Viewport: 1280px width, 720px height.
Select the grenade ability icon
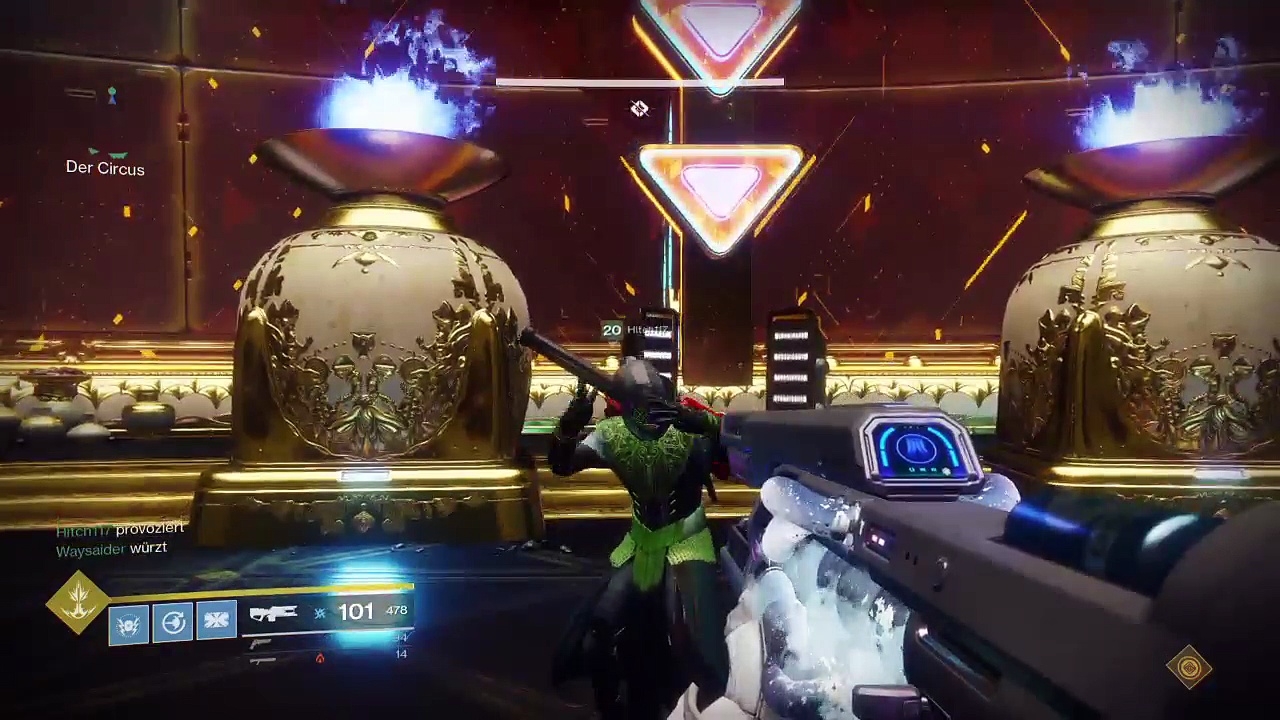click(x=129, y=624)
